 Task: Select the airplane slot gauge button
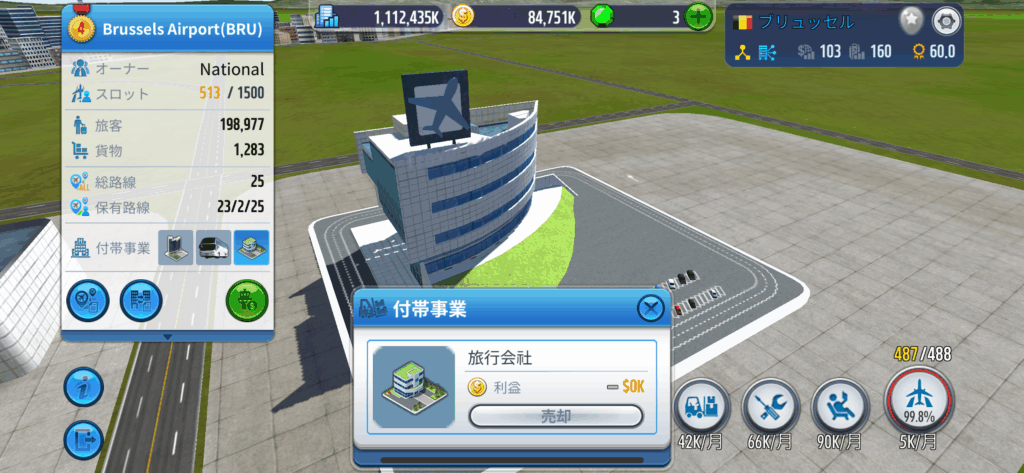tap(920, 402)
